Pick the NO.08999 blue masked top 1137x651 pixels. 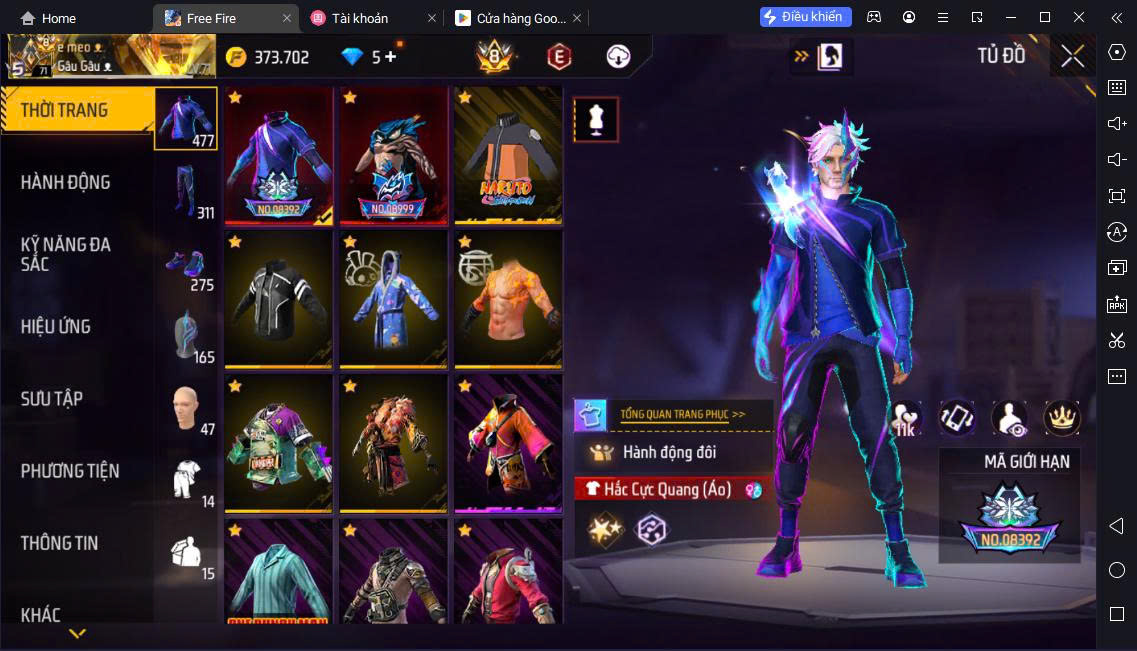point(393,155)
